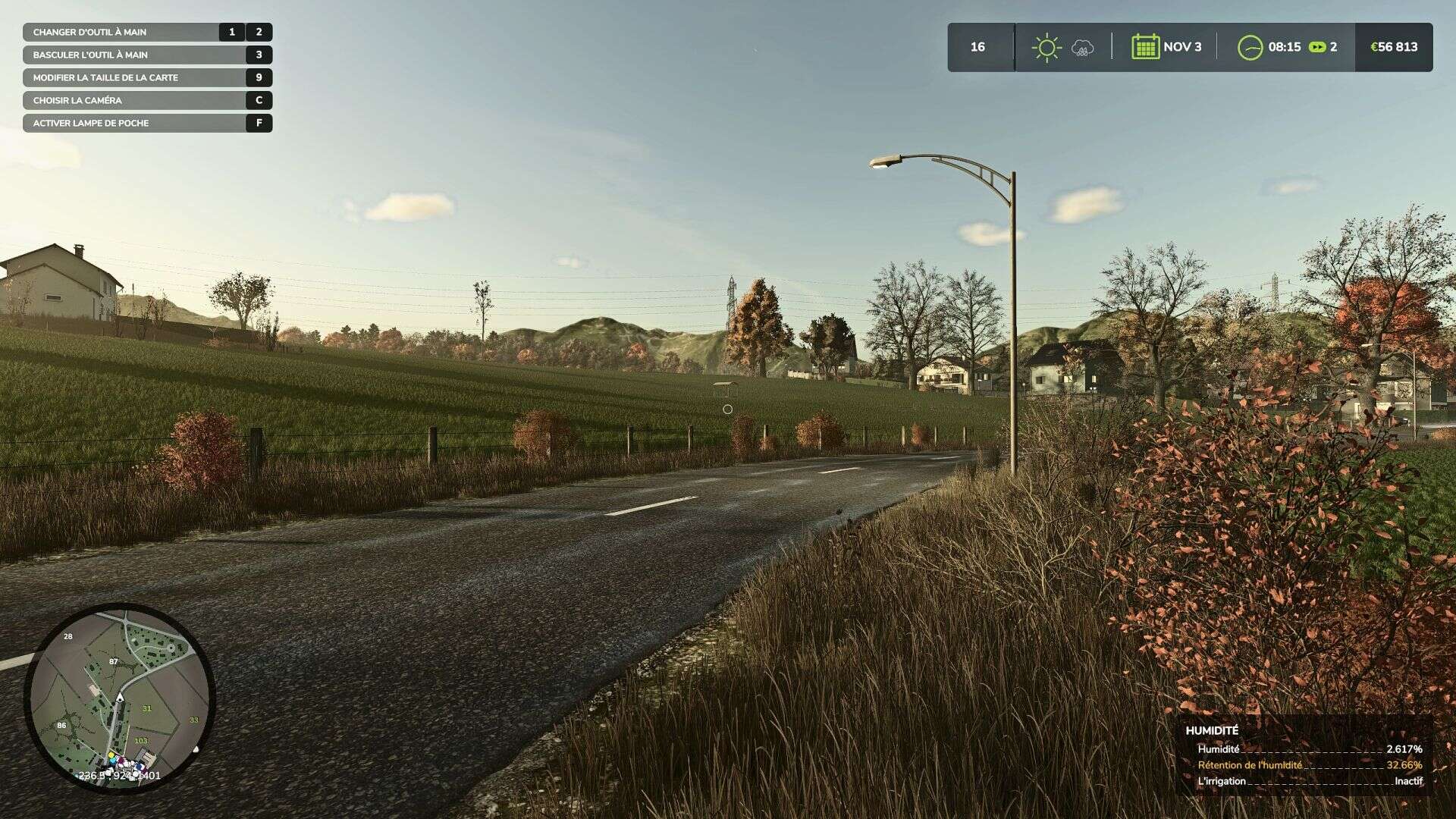This screenshot has height=819, width=1456.
Task: Select the sun weather icon
Action: tap(1046, 47)
